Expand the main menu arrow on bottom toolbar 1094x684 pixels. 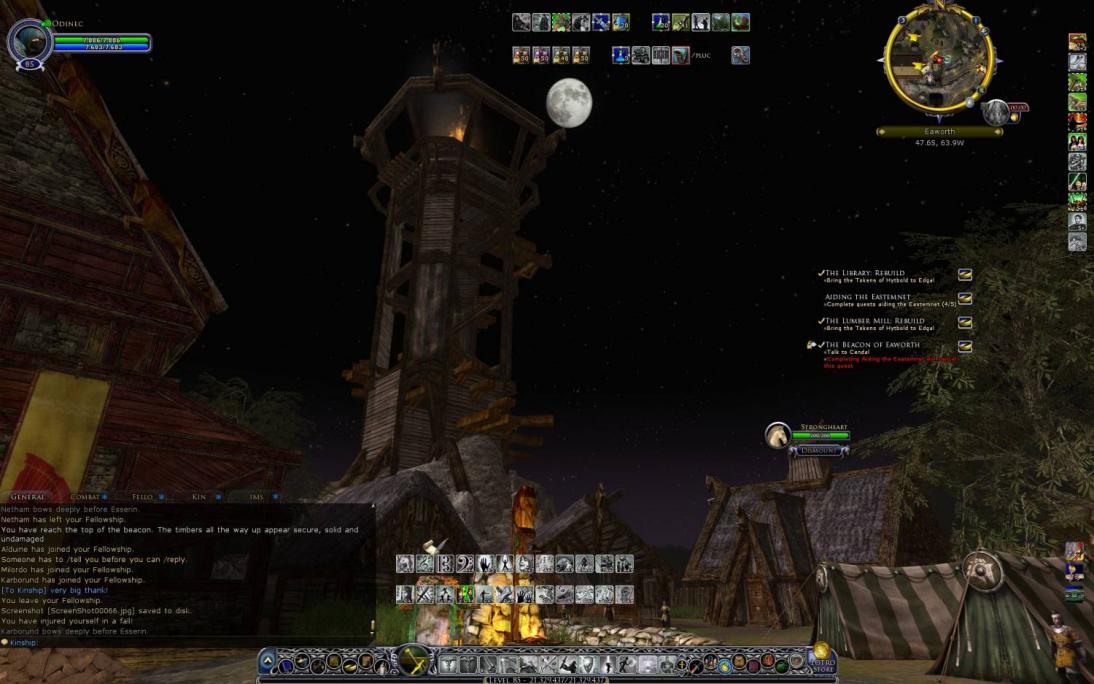point(267,662)
